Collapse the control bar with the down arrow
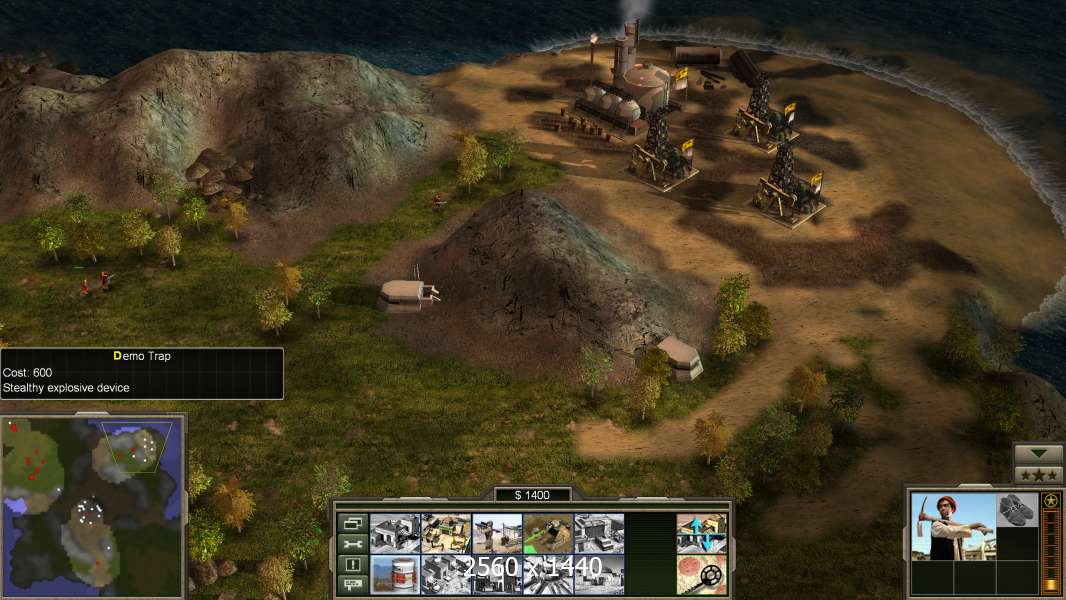Image resolution: width=1066 pixels, height=600 pixels. coord(1038,455)
